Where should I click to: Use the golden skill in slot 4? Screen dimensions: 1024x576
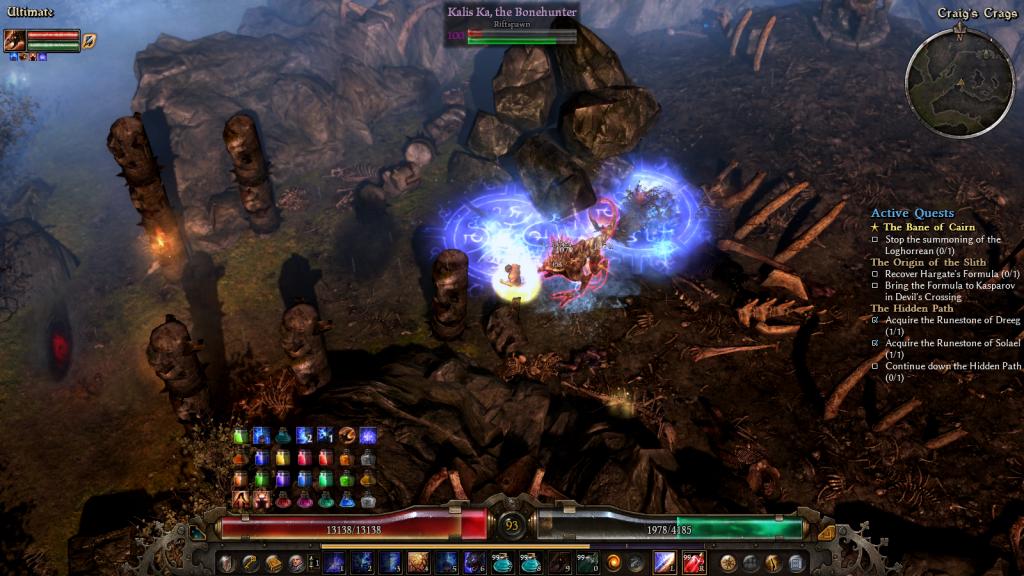click(418, 563)
